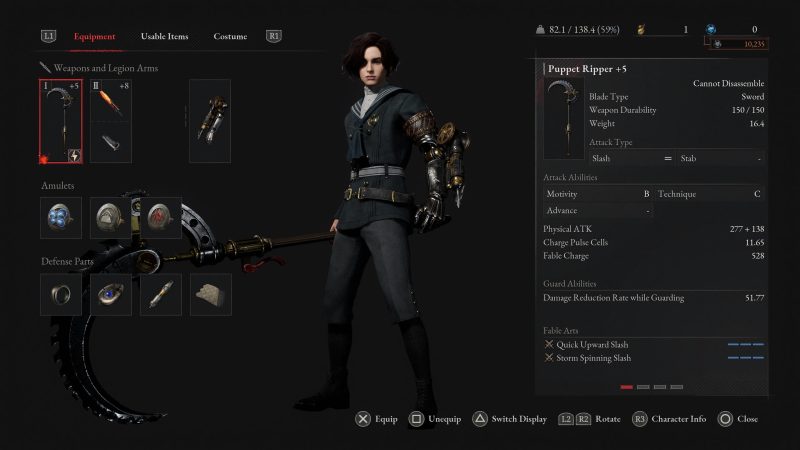Unequip the selected item
The width and height of the screenshot is (800, 450).
(x=435, y=419)
